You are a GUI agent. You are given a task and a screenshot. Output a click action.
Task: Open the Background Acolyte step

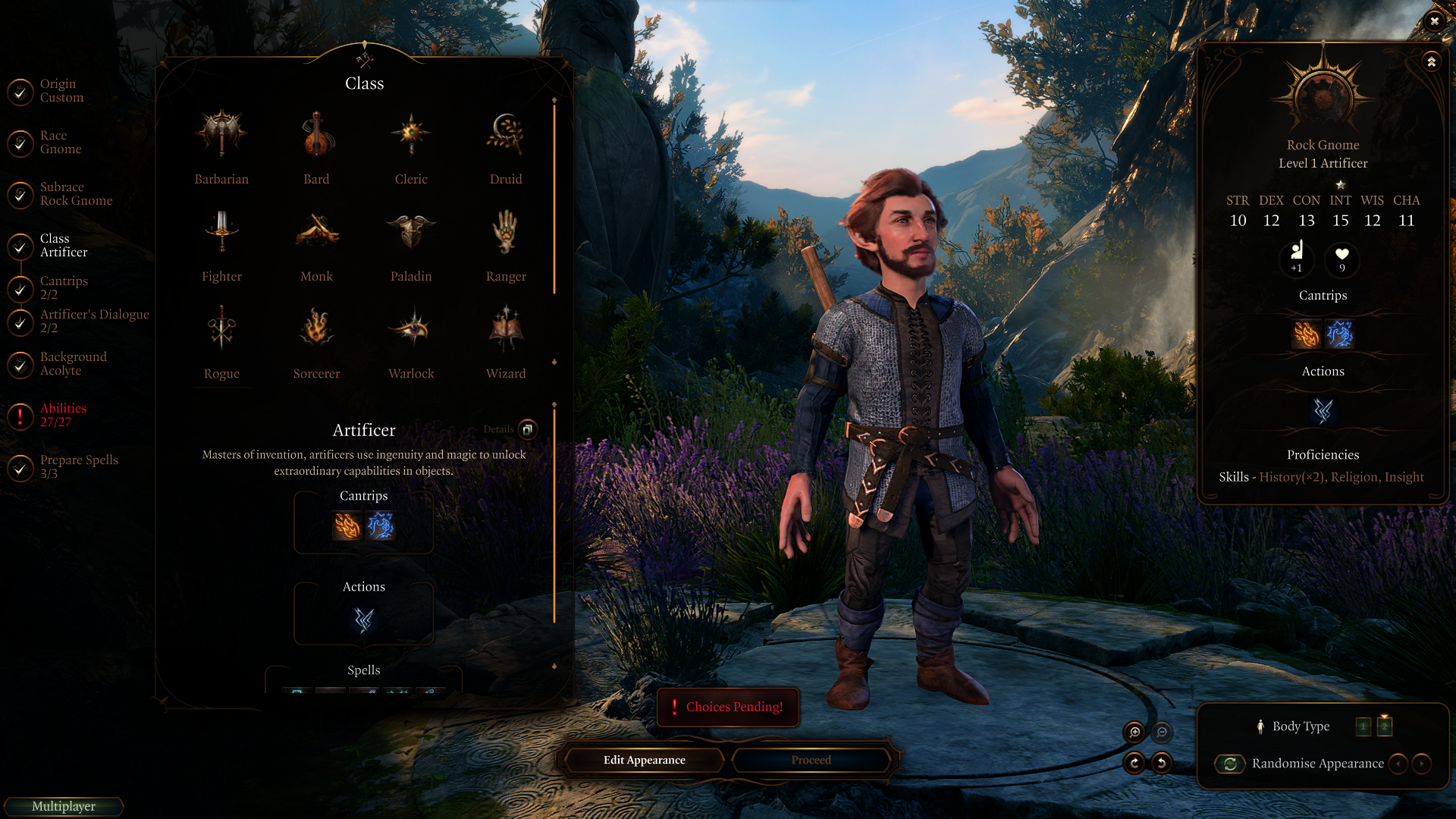point(73,363)
